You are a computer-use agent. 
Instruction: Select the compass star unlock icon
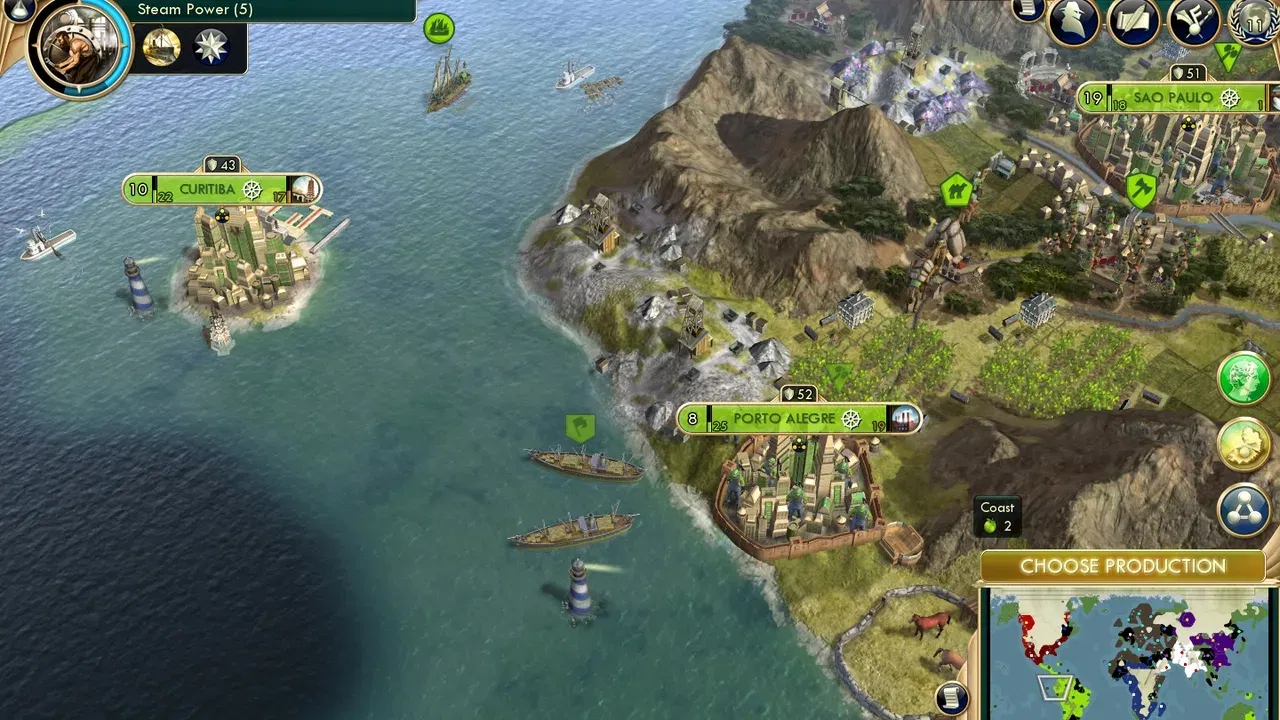click(x=210, y=47)
